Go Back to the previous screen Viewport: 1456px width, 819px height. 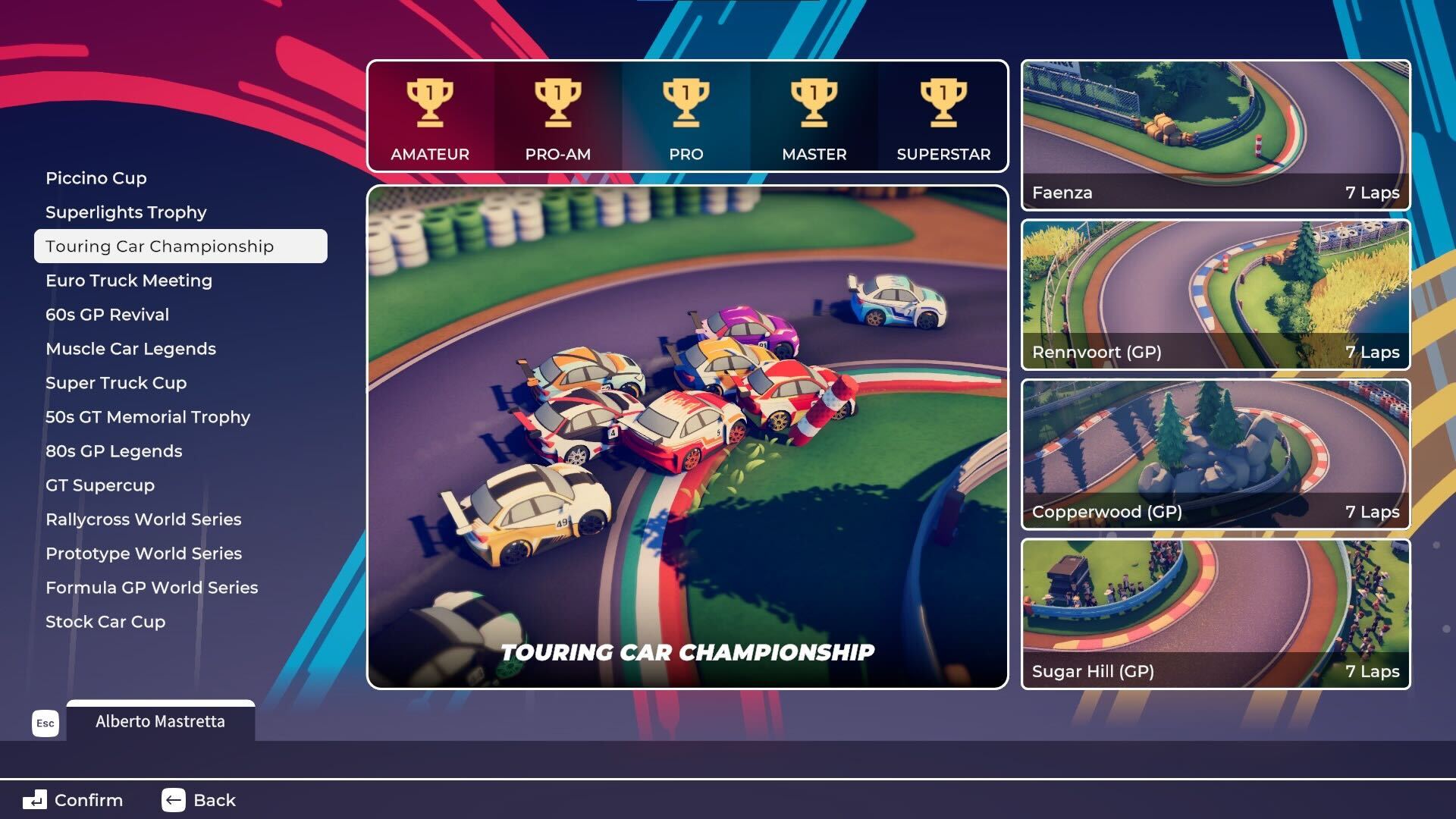pyautogui.click(x=199, y=800)
